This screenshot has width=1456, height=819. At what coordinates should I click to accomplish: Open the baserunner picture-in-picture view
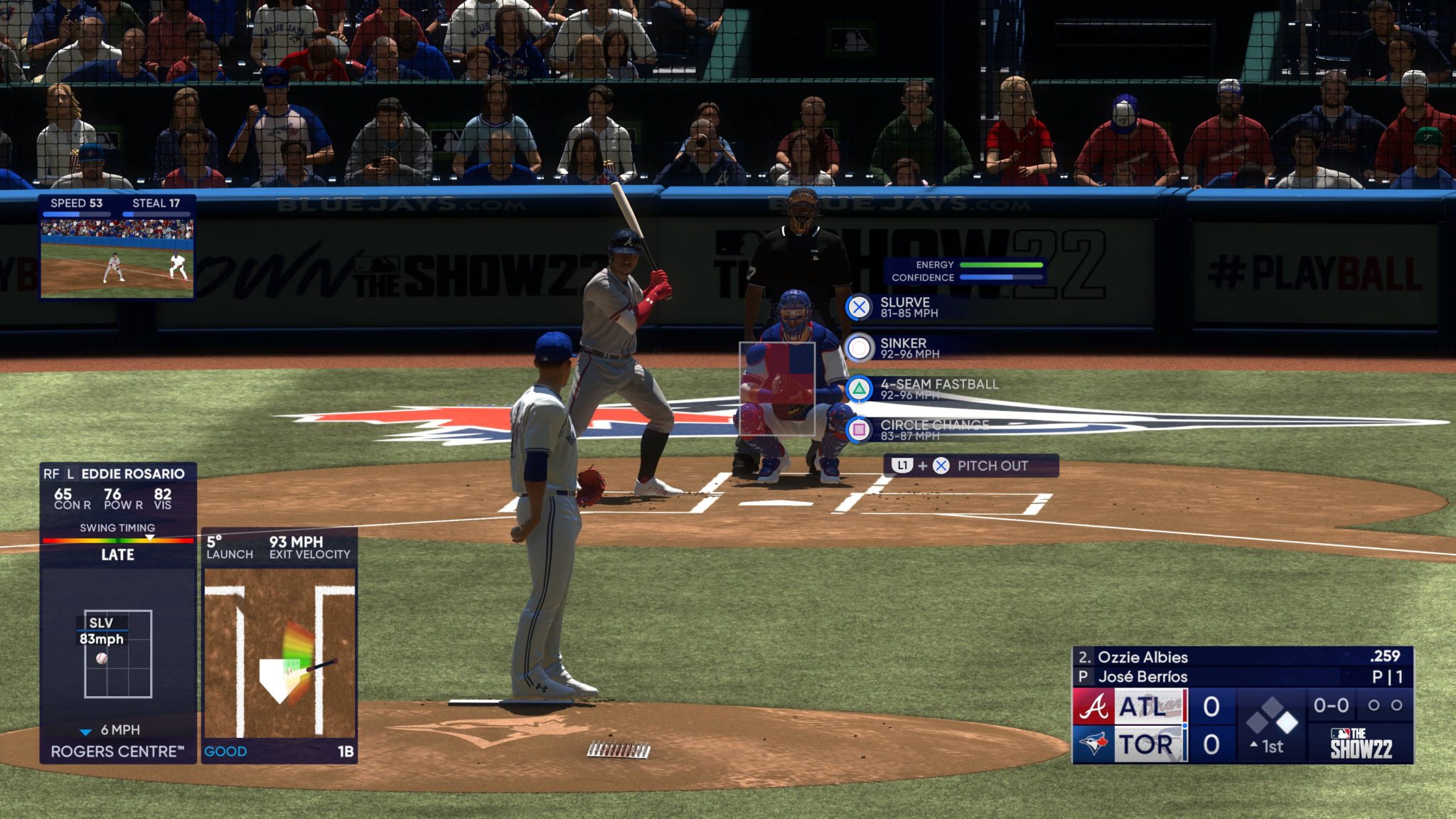(x=117, y=257)
